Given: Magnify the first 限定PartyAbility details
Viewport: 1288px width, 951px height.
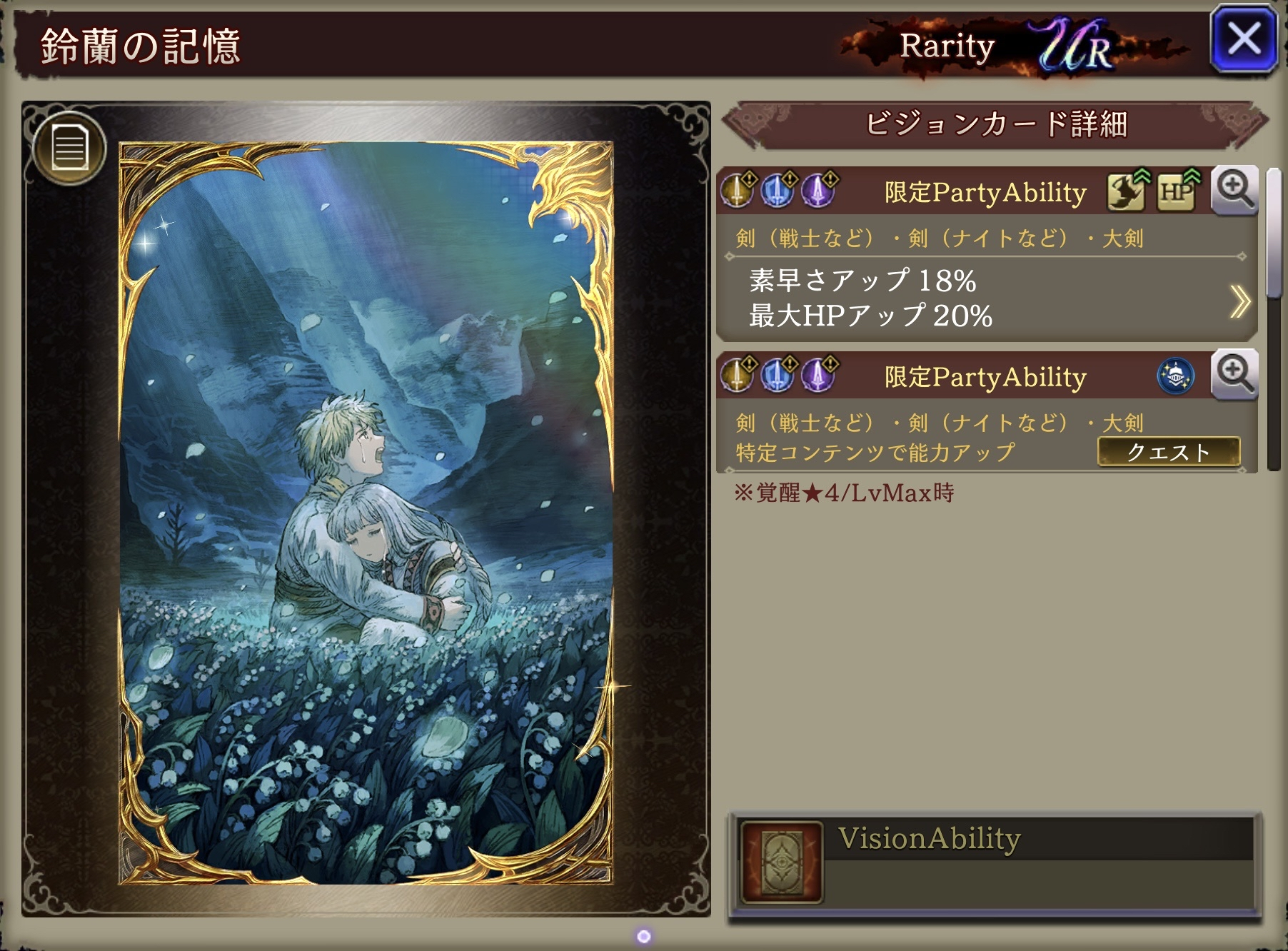Looking at the screenshot, I should [x=1234, y=191].
